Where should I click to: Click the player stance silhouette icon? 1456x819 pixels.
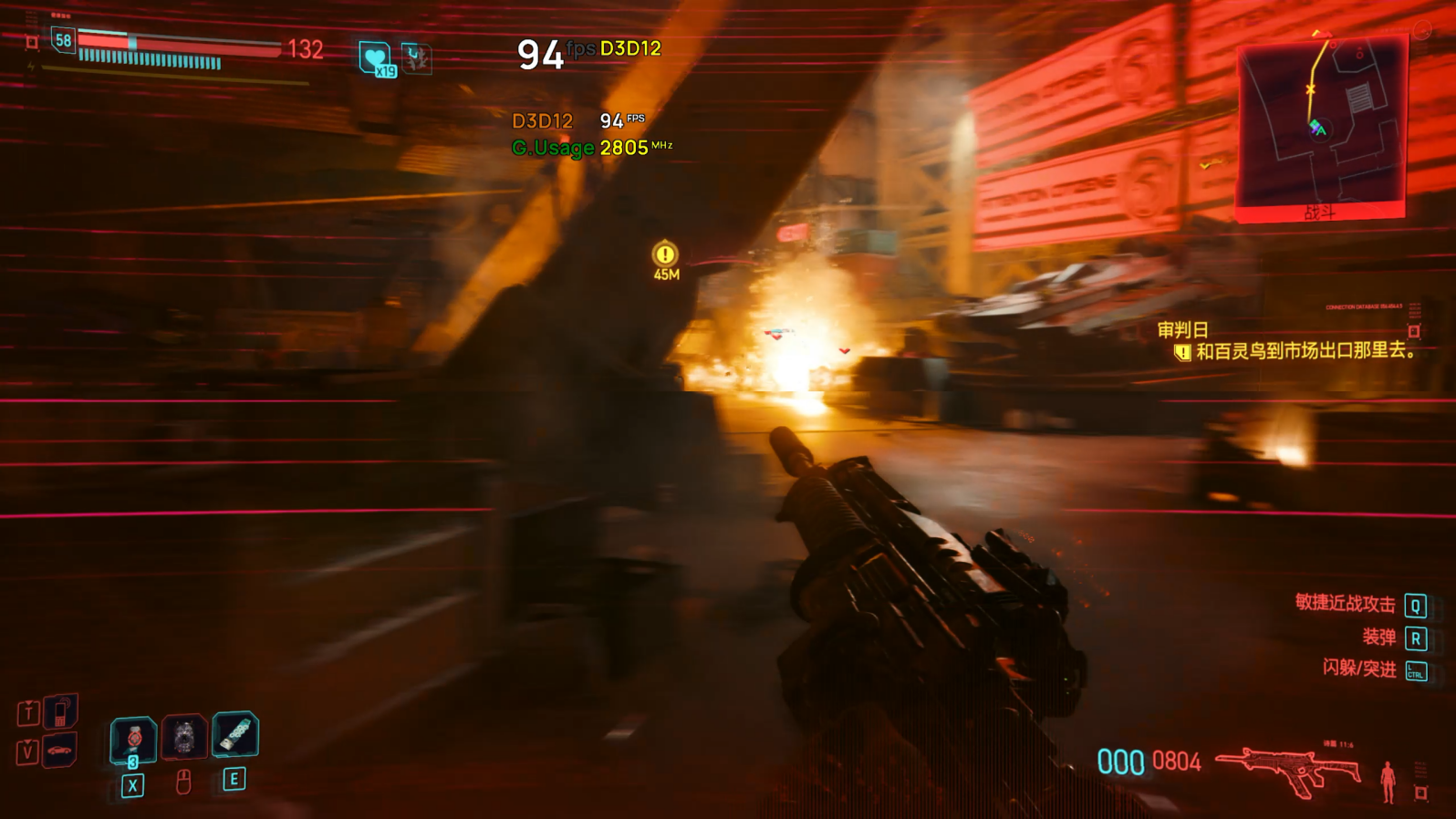tap(1388, 781)
